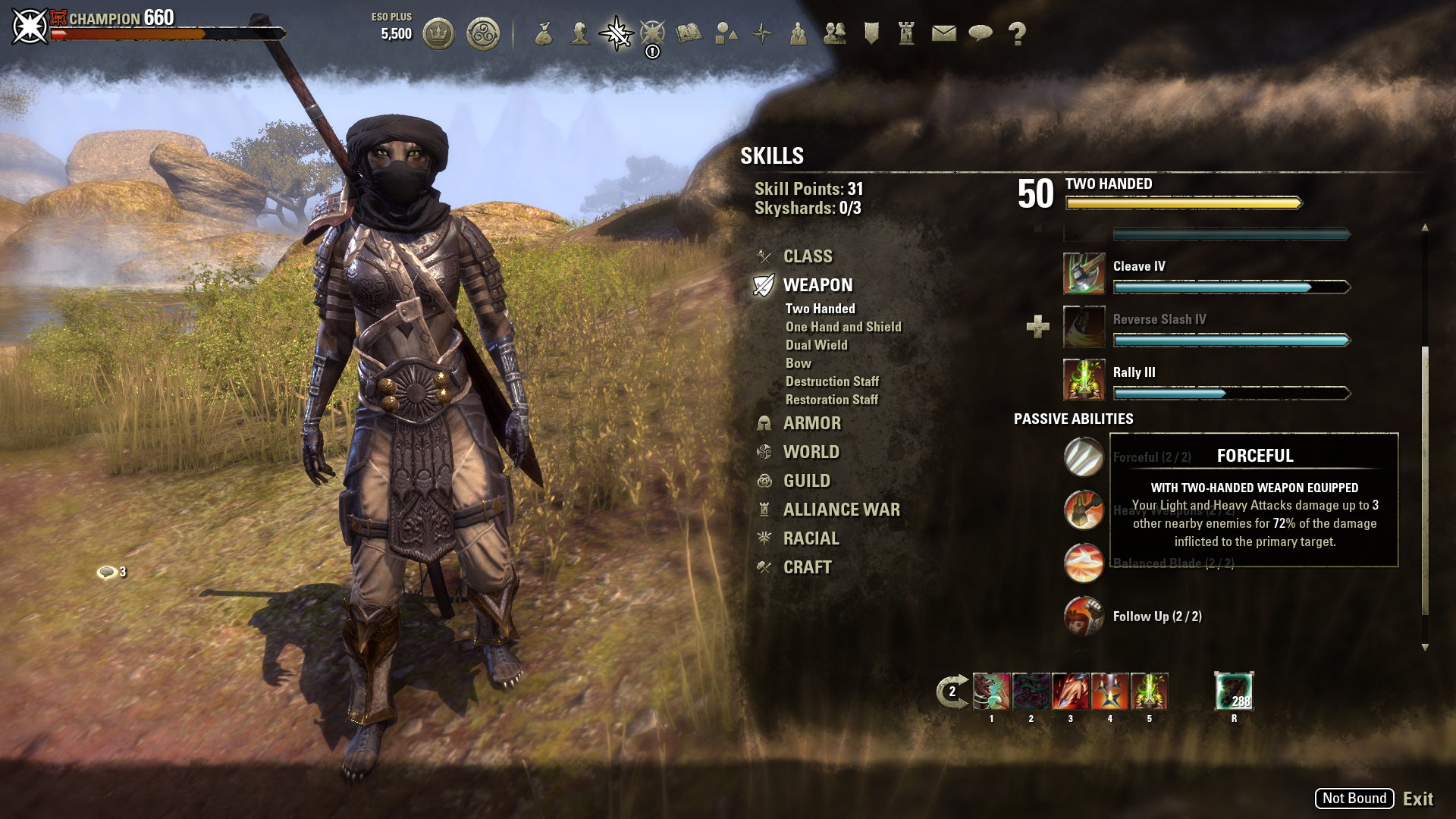
Task: Morph Reverse Slash with the plus button
Action: pos(1037,327)
